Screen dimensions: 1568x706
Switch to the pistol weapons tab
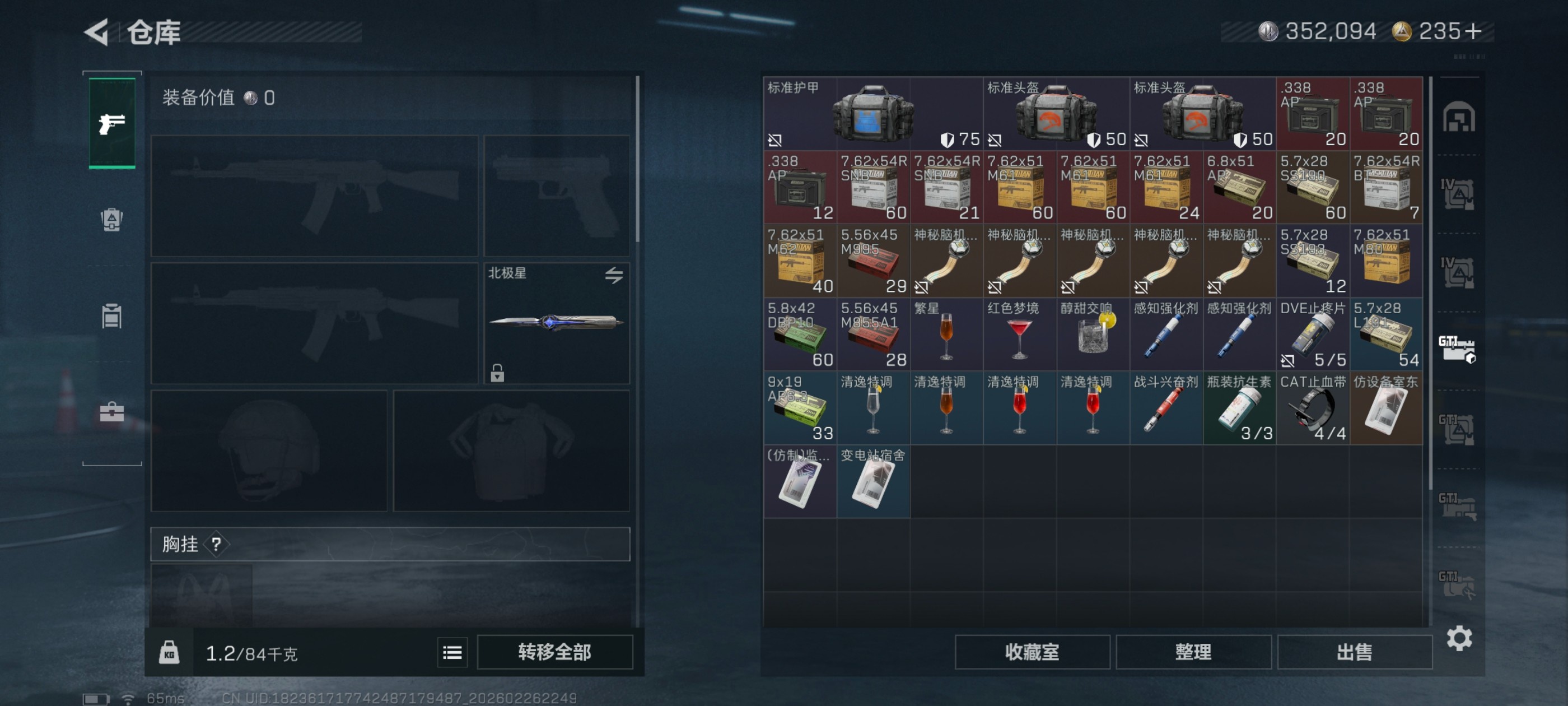[x=112, y=123]
